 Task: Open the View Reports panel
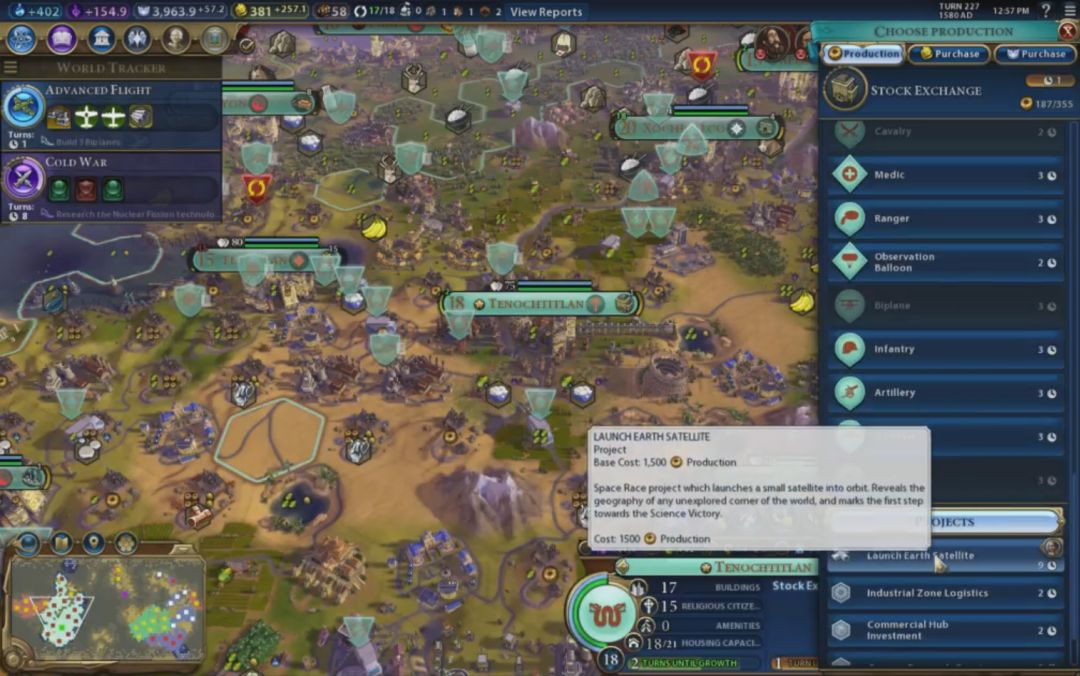[545, 12]
